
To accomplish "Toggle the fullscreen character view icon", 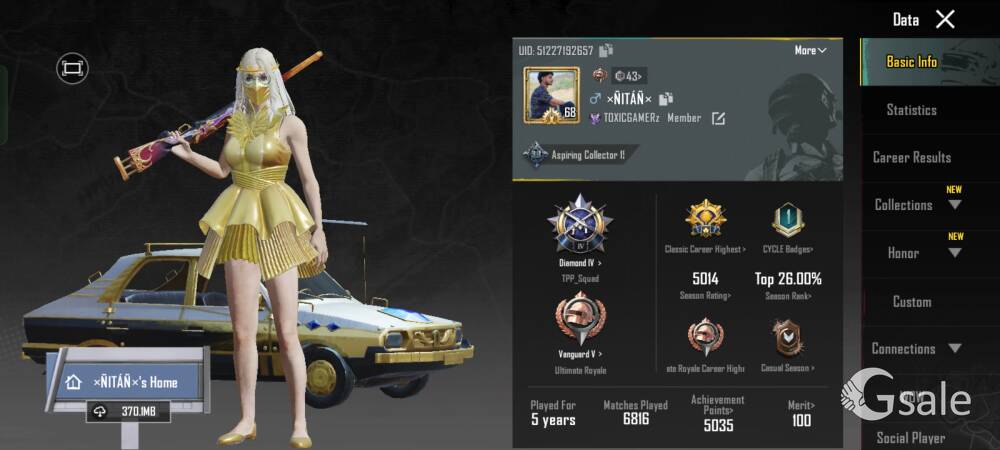I will (x=72, y=68).
